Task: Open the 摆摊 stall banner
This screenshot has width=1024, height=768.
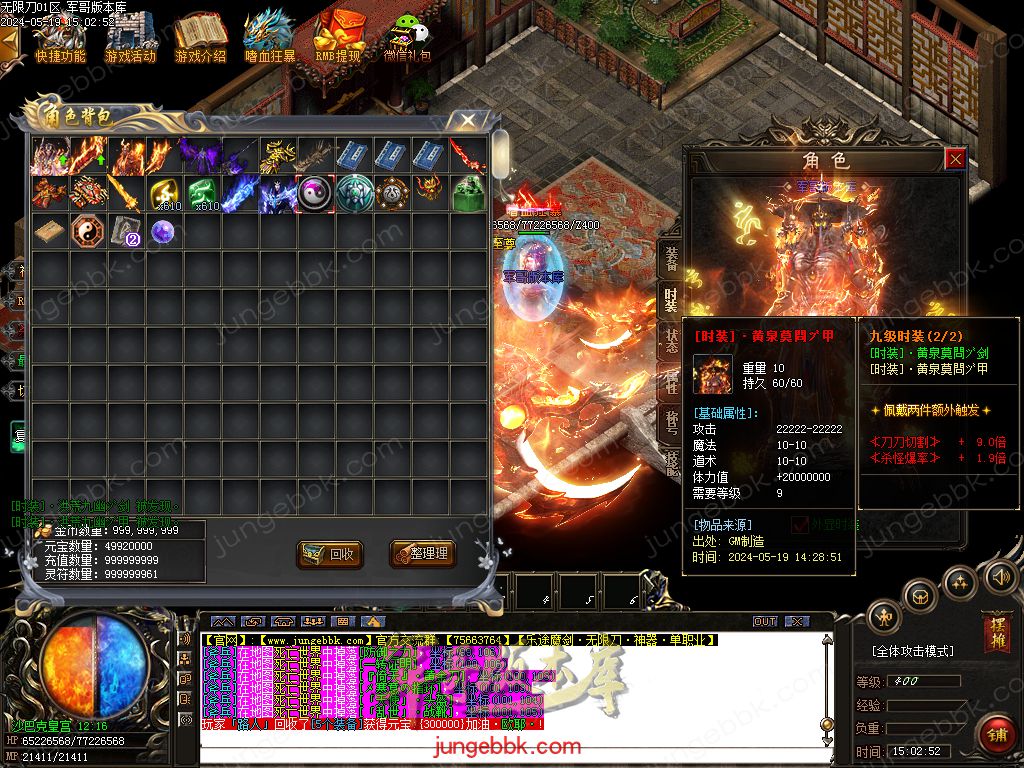Action: click(x=996, y=630)
